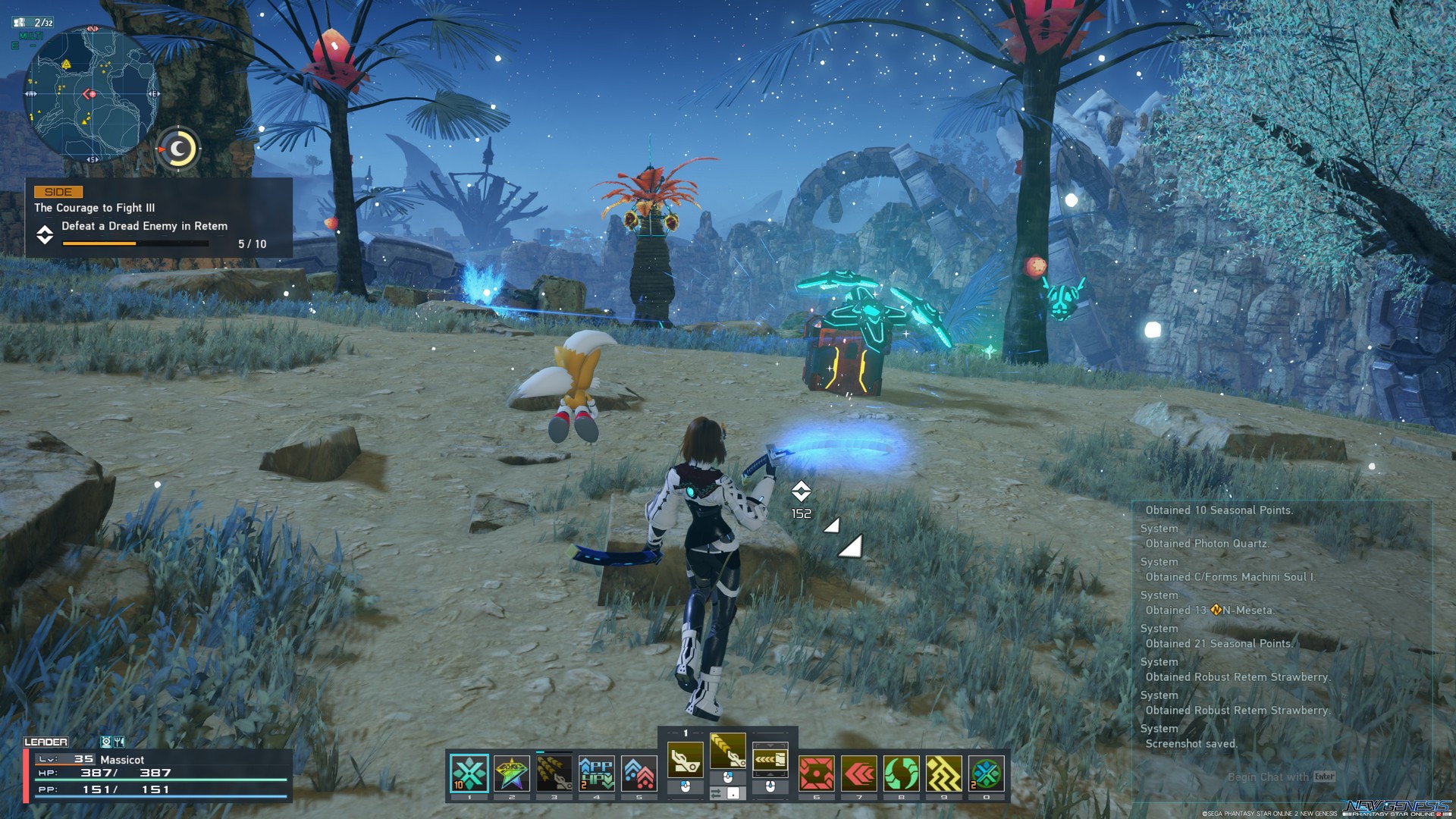
Task: Expand the back palette with the up arrow
Action: [770, 745]
